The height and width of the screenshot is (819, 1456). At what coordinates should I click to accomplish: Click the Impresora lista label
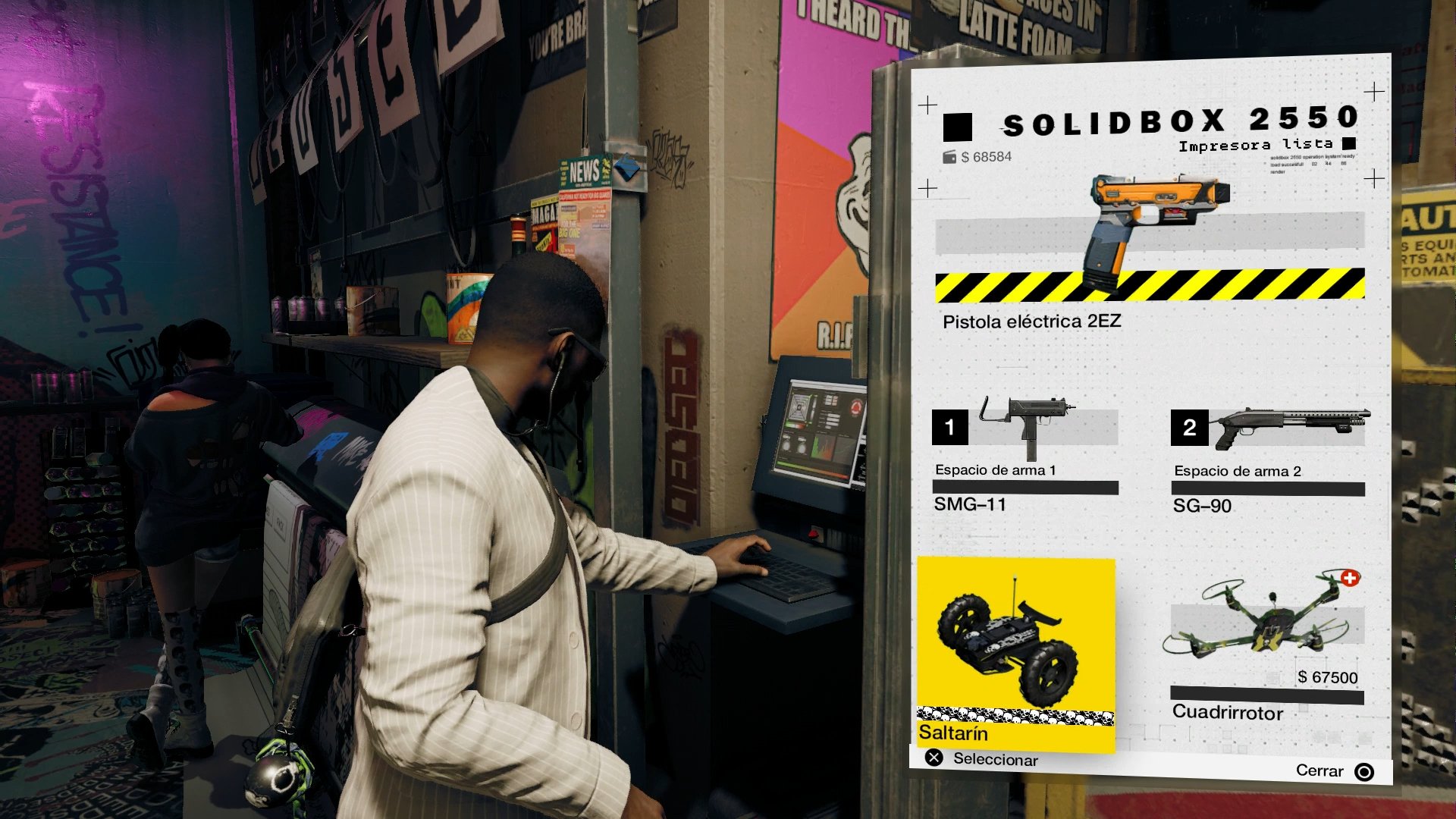click(1259, 143)
